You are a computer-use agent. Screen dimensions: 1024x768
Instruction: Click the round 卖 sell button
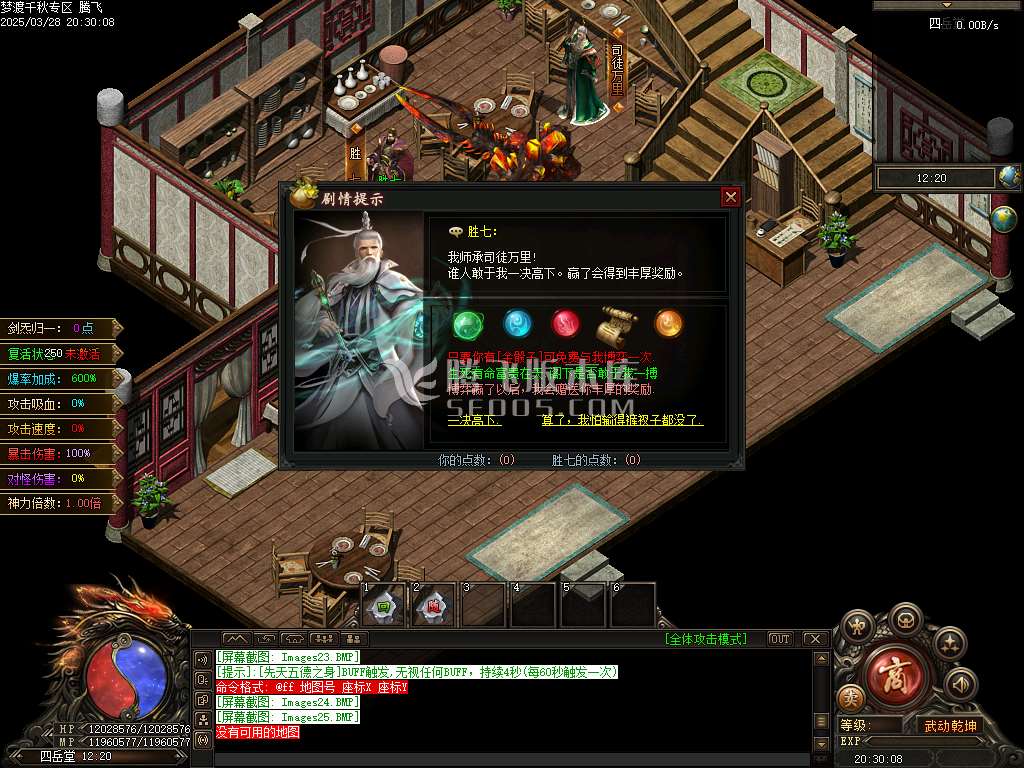[852, 697]
